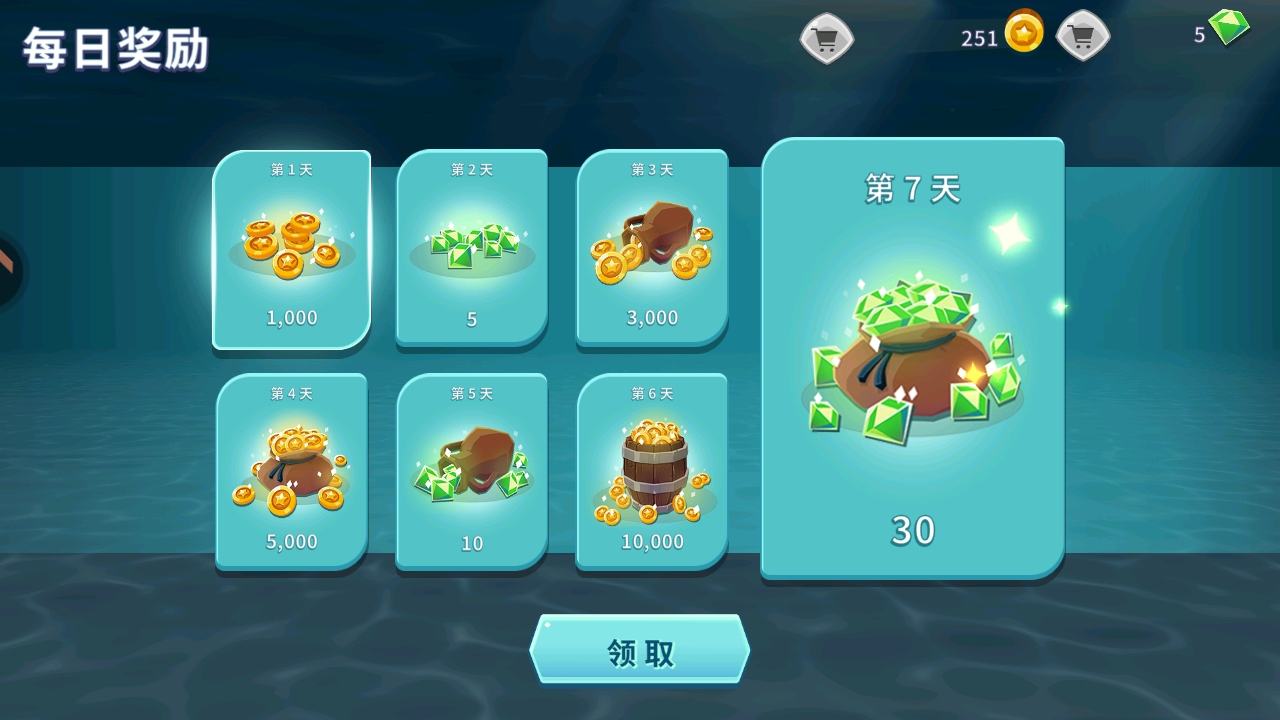Select the 第7天 30 gems reward card
The height and width of the screenshot is (720, 1280).
coord(912,358)
